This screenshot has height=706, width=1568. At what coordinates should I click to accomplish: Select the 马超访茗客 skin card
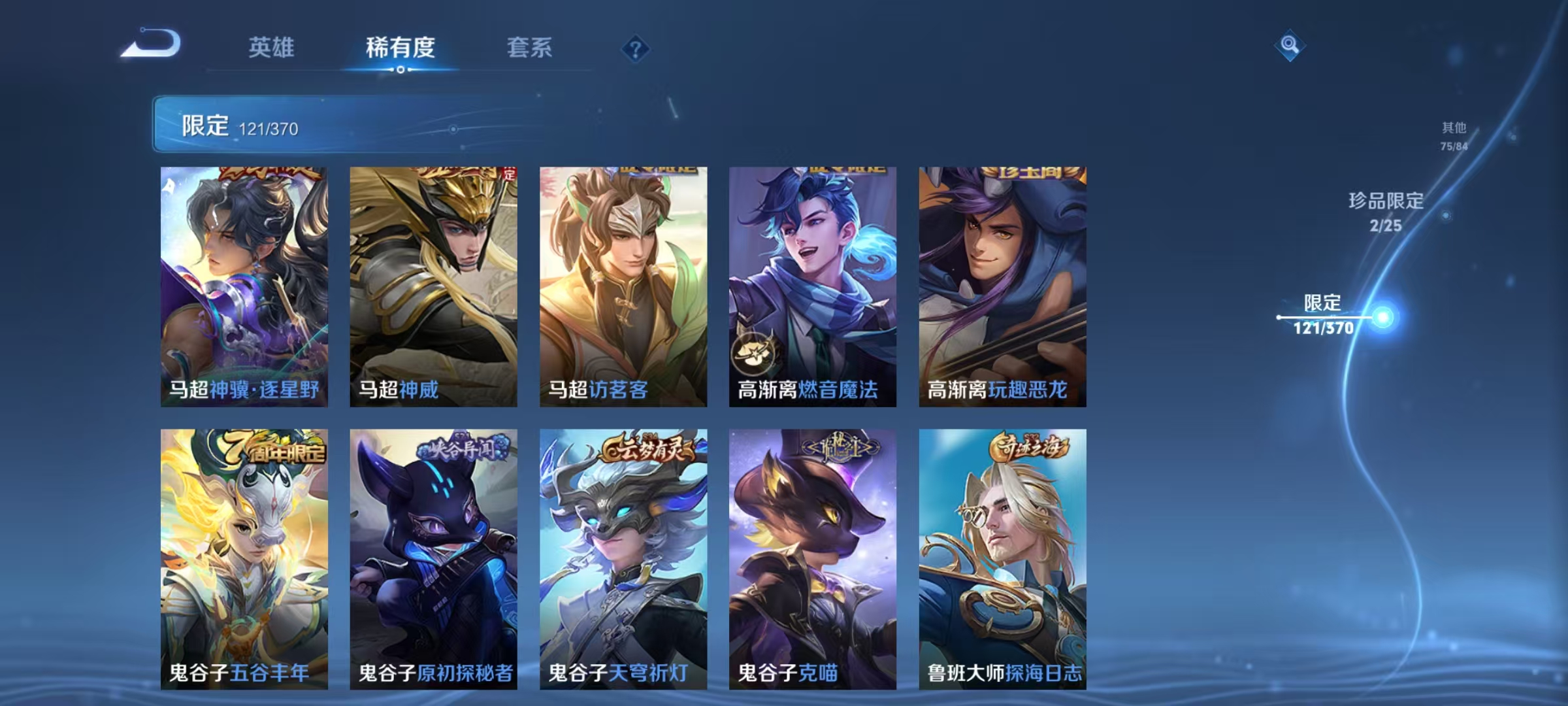(623, 288)
